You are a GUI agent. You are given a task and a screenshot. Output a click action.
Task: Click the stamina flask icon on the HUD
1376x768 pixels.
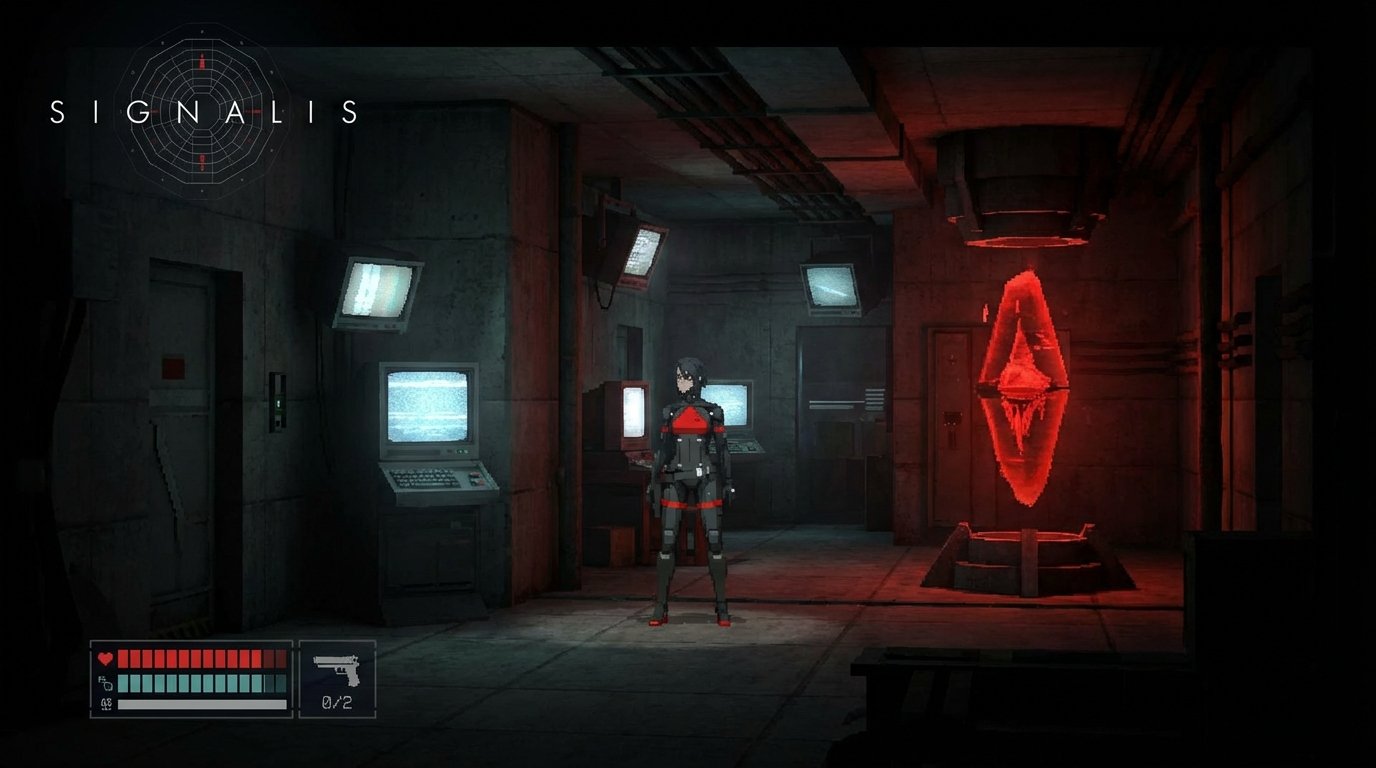pyautogui.click(x=104, y=681)
